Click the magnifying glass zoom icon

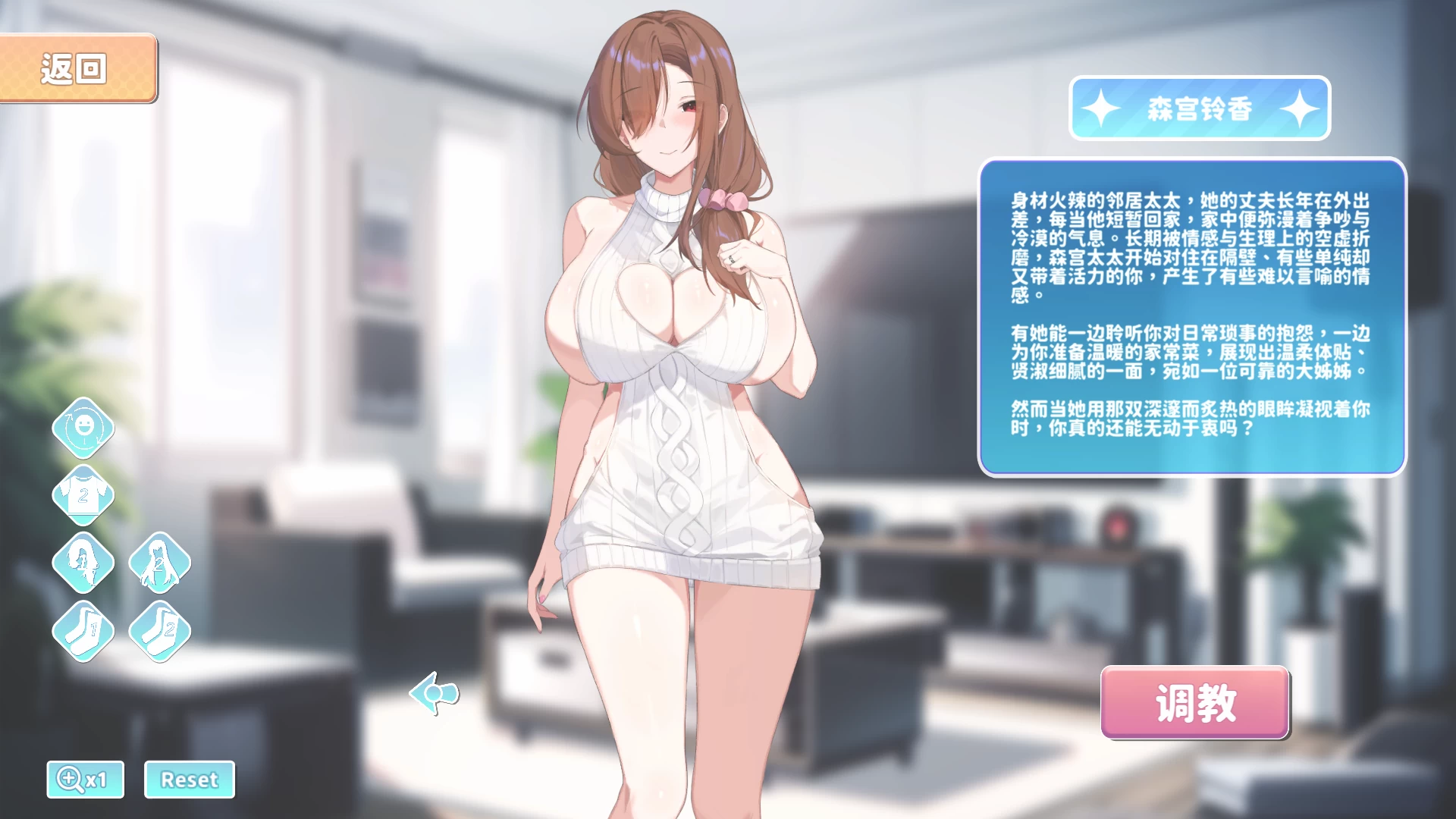[70, 779]
